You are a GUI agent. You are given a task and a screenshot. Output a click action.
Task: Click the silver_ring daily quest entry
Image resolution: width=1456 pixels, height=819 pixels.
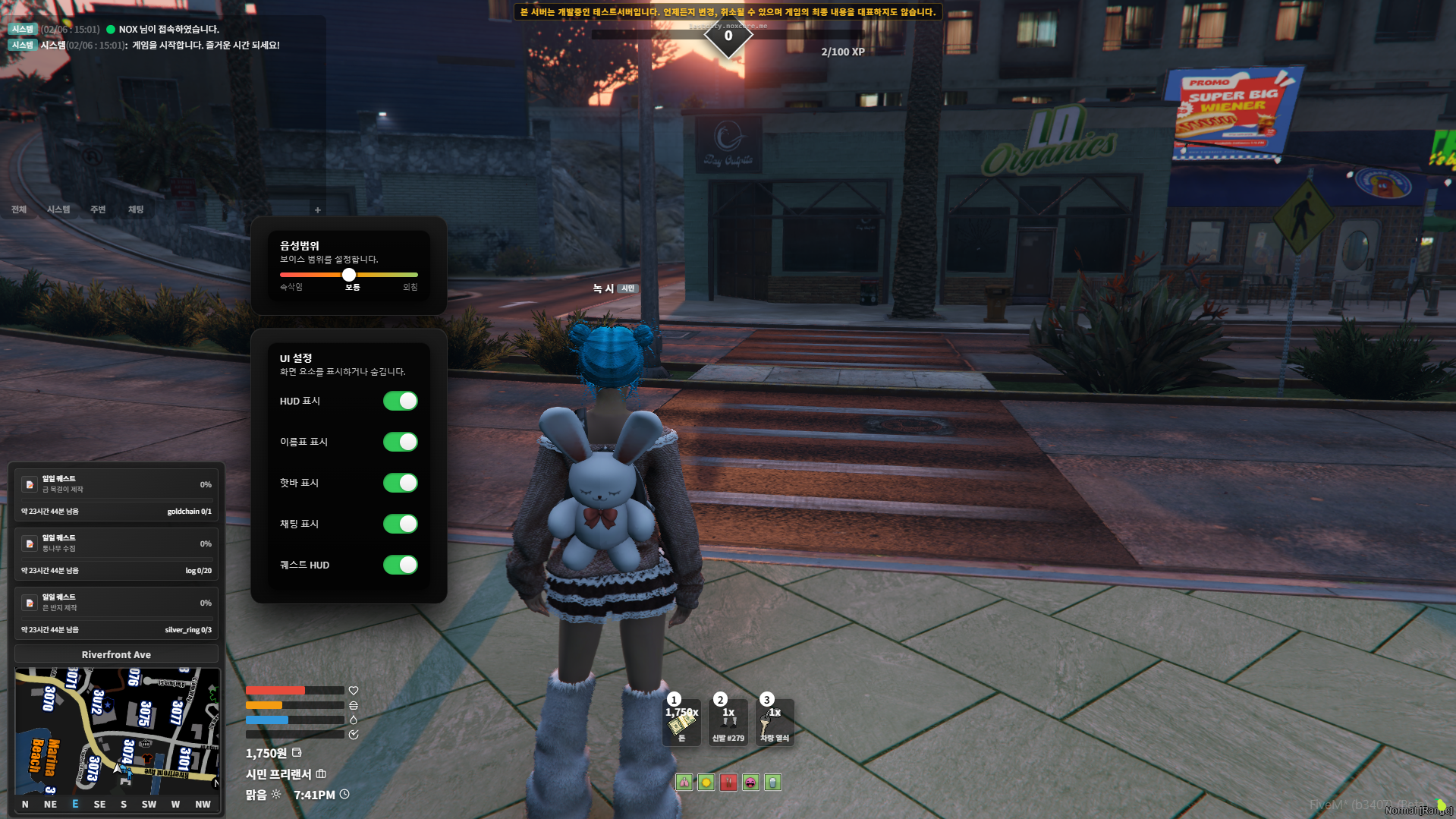pos(116,613)
